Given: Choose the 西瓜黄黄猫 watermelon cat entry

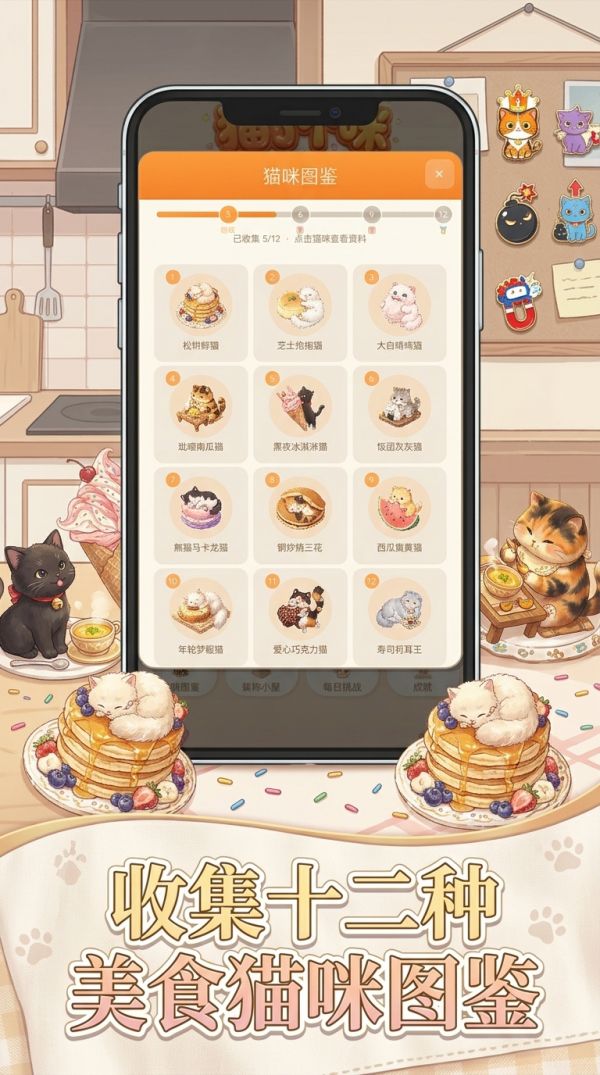Looking at the screenshot, I should [399, 514].
